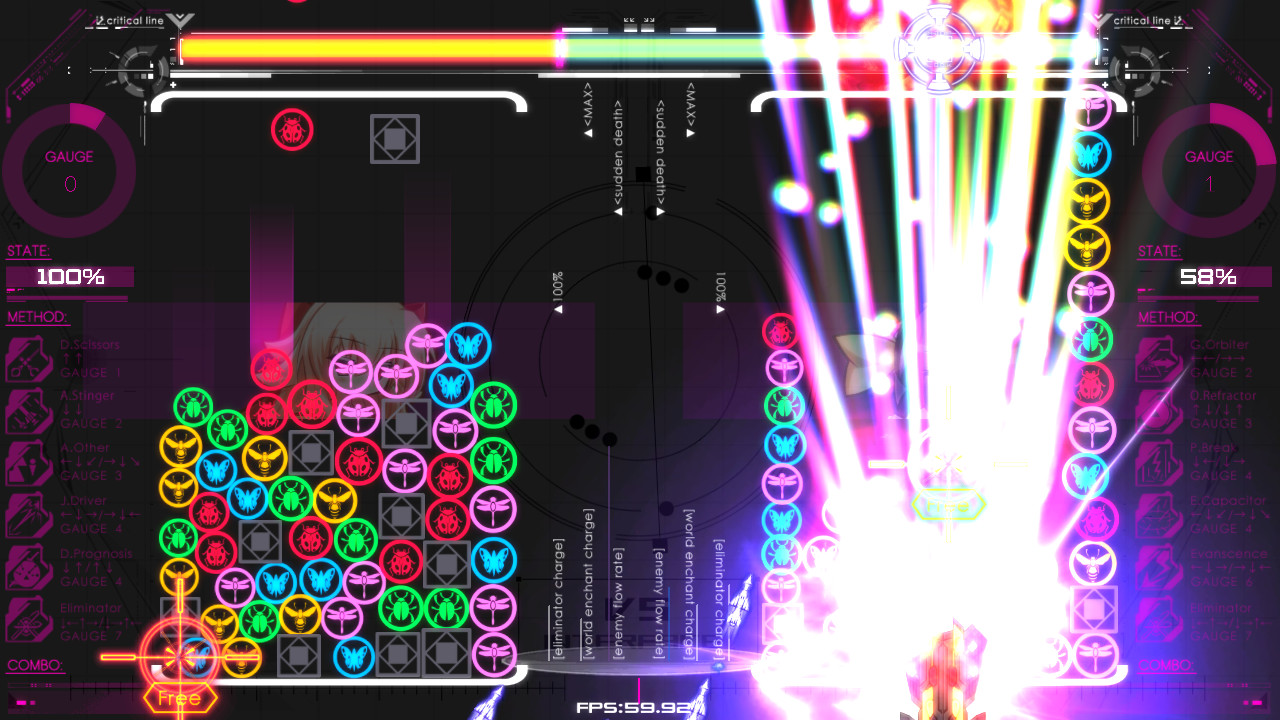
Task: Click the STATE 100% readout
Action: 68,276
